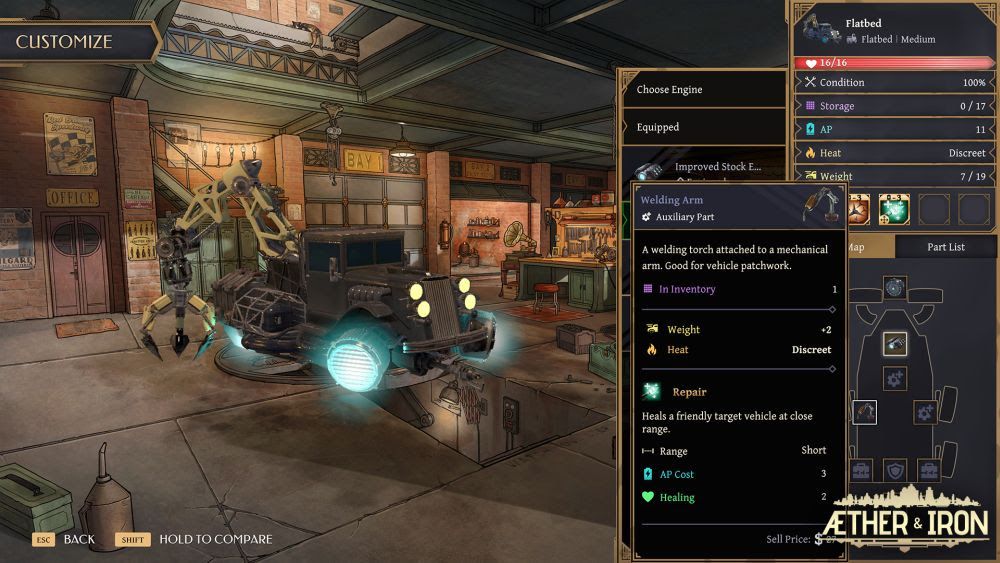The image size is (1000, 563).
Task: Click the shield slot at the vehicle's rear
Action: 895,469
